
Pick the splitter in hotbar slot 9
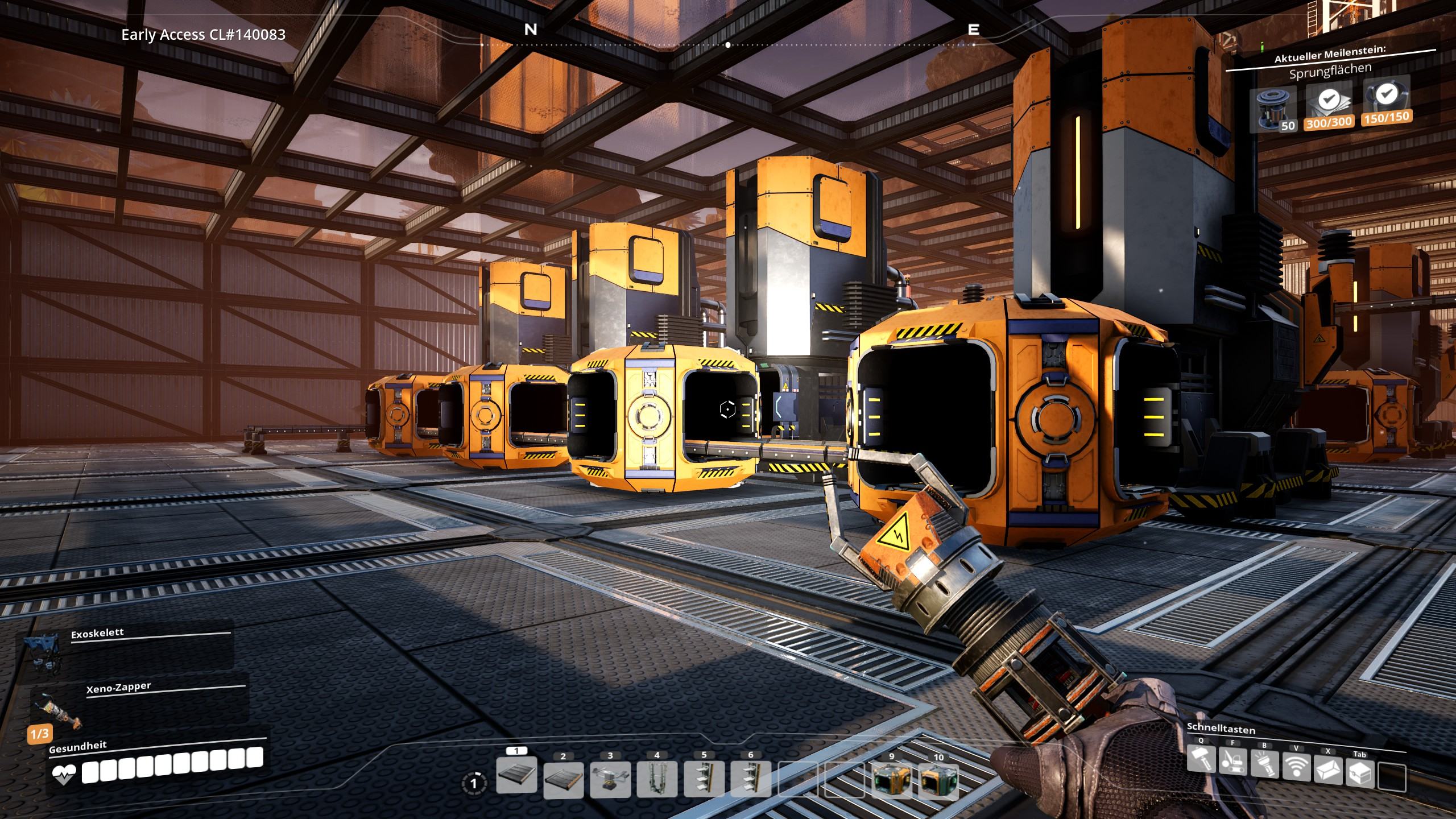891,780
